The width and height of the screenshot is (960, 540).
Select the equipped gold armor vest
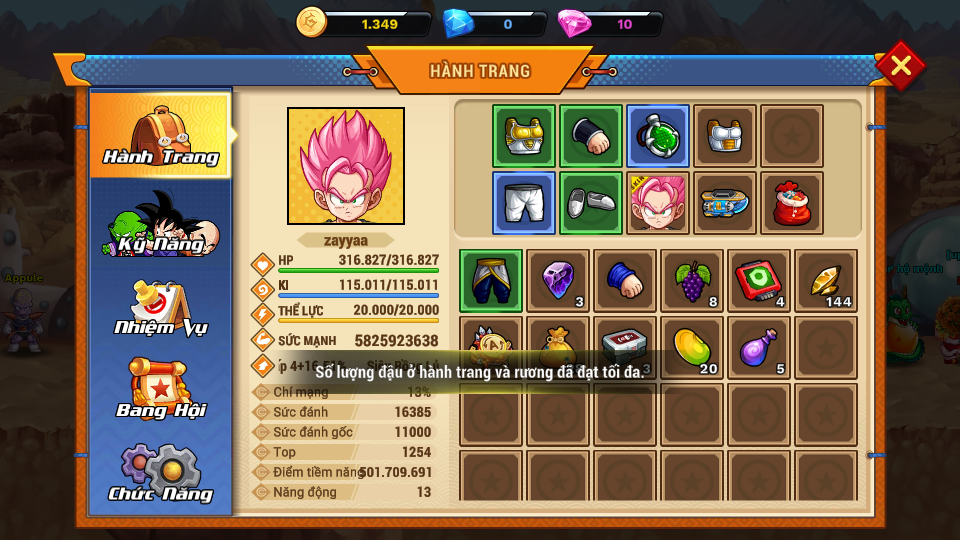[524, 136]
